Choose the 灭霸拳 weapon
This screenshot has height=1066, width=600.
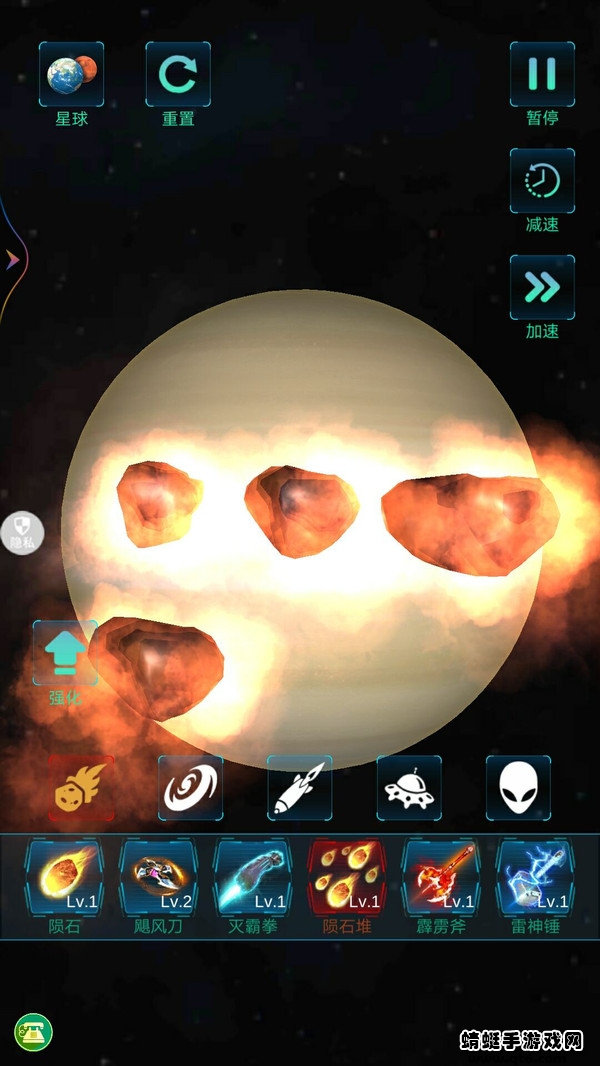[x=253, y=880]
